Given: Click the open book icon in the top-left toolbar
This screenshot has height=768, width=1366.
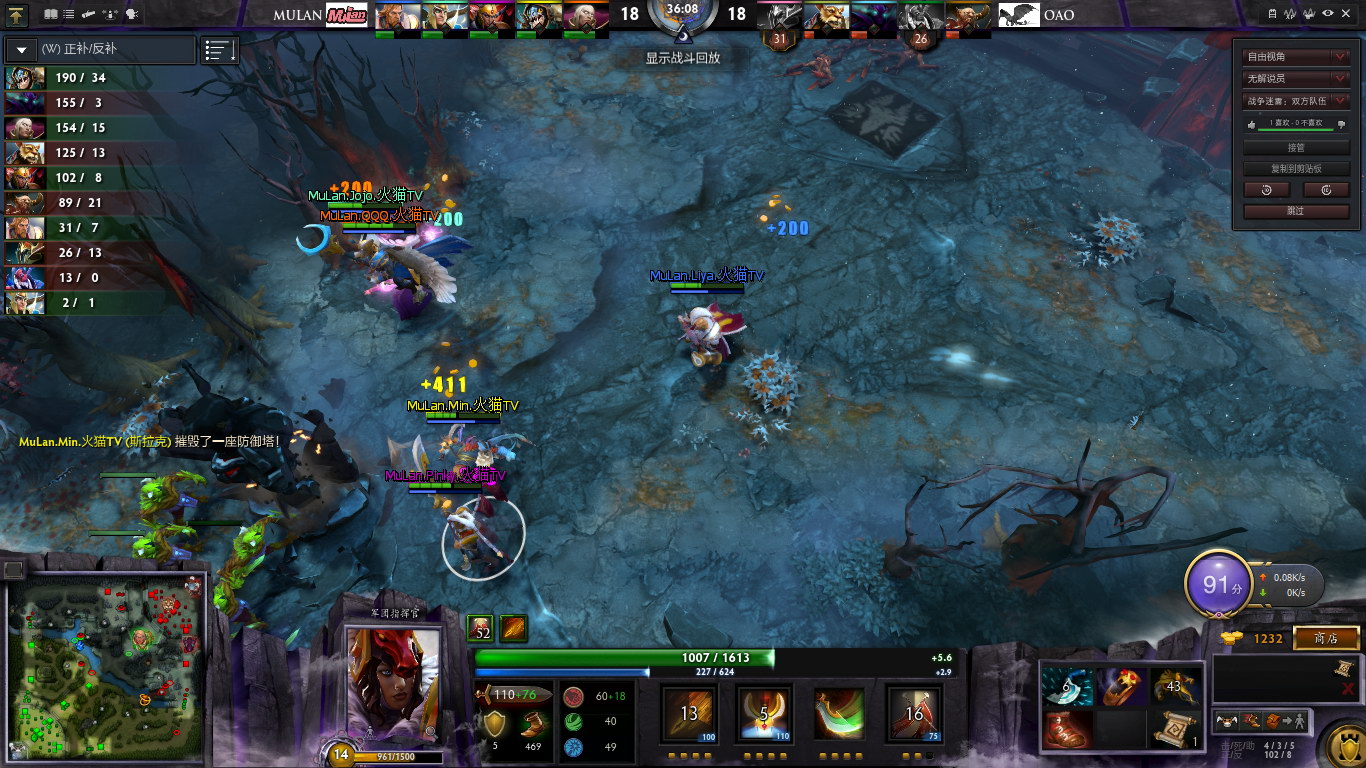Looking at the screenshot, I should coord(51,14).
